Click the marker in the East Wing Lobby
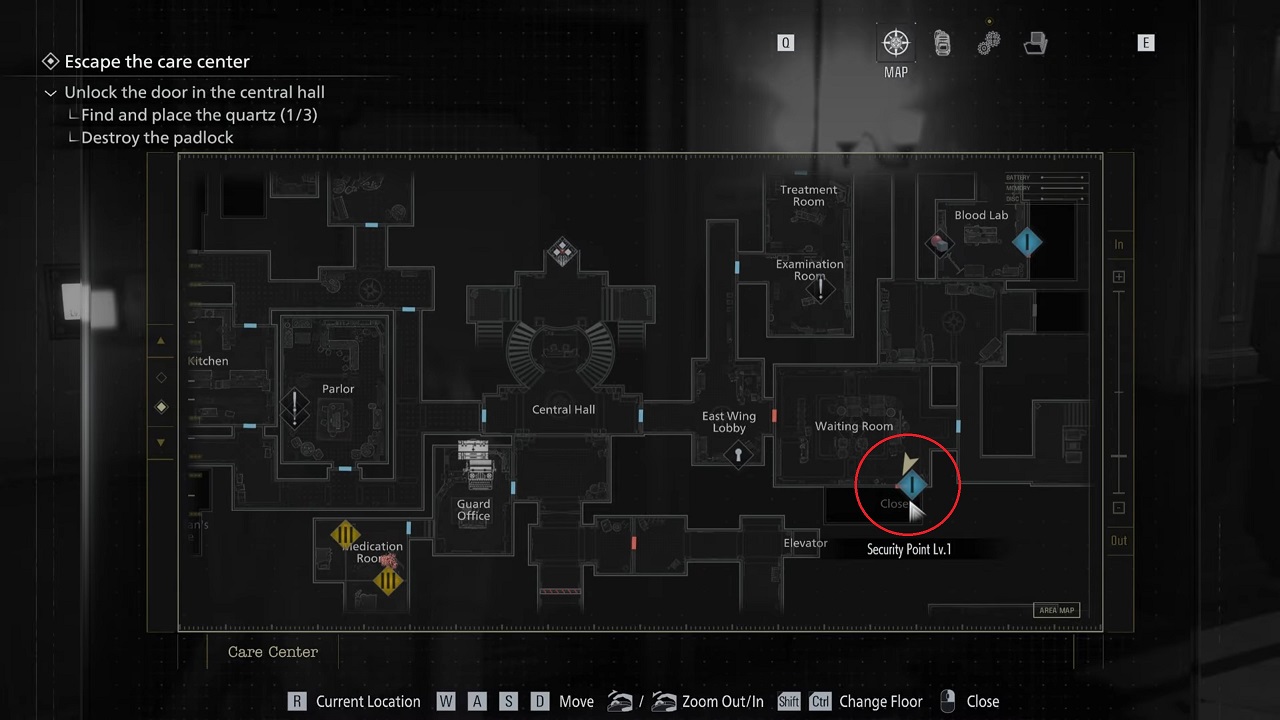 (x=738, y=455)
